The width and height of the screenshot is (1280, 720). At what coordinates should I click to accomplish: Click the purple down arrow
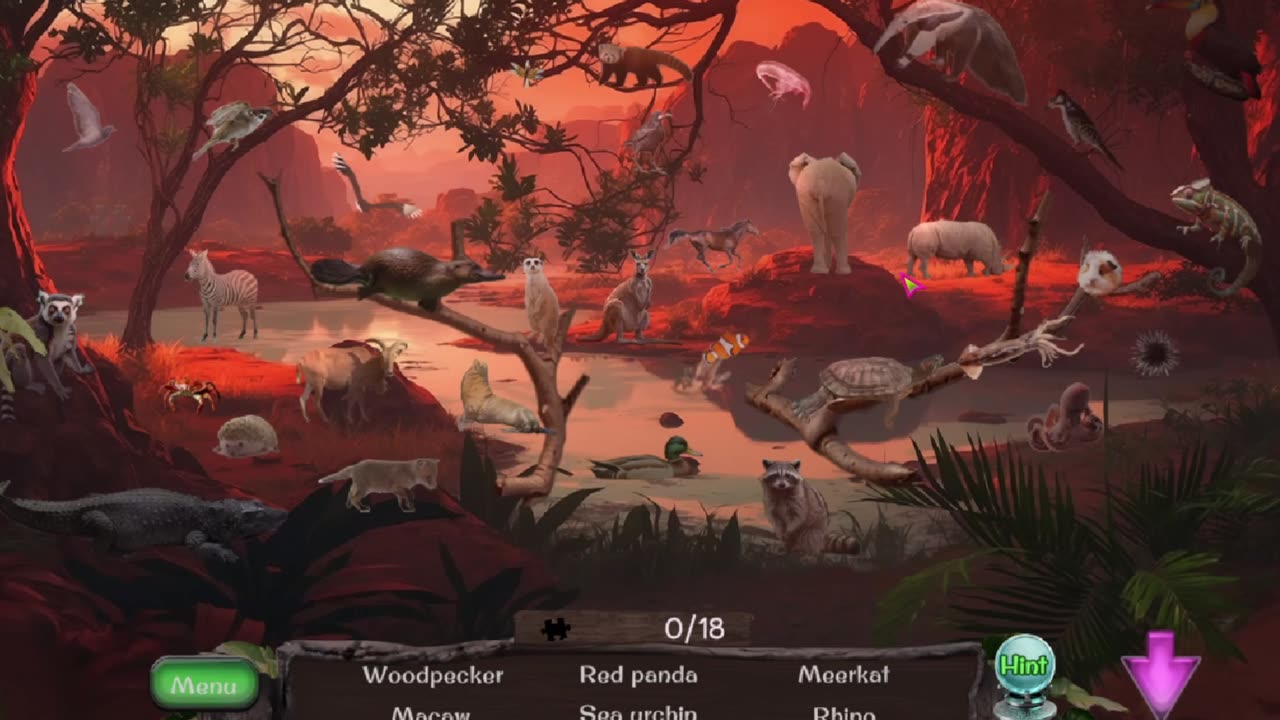click(1160, 672)
